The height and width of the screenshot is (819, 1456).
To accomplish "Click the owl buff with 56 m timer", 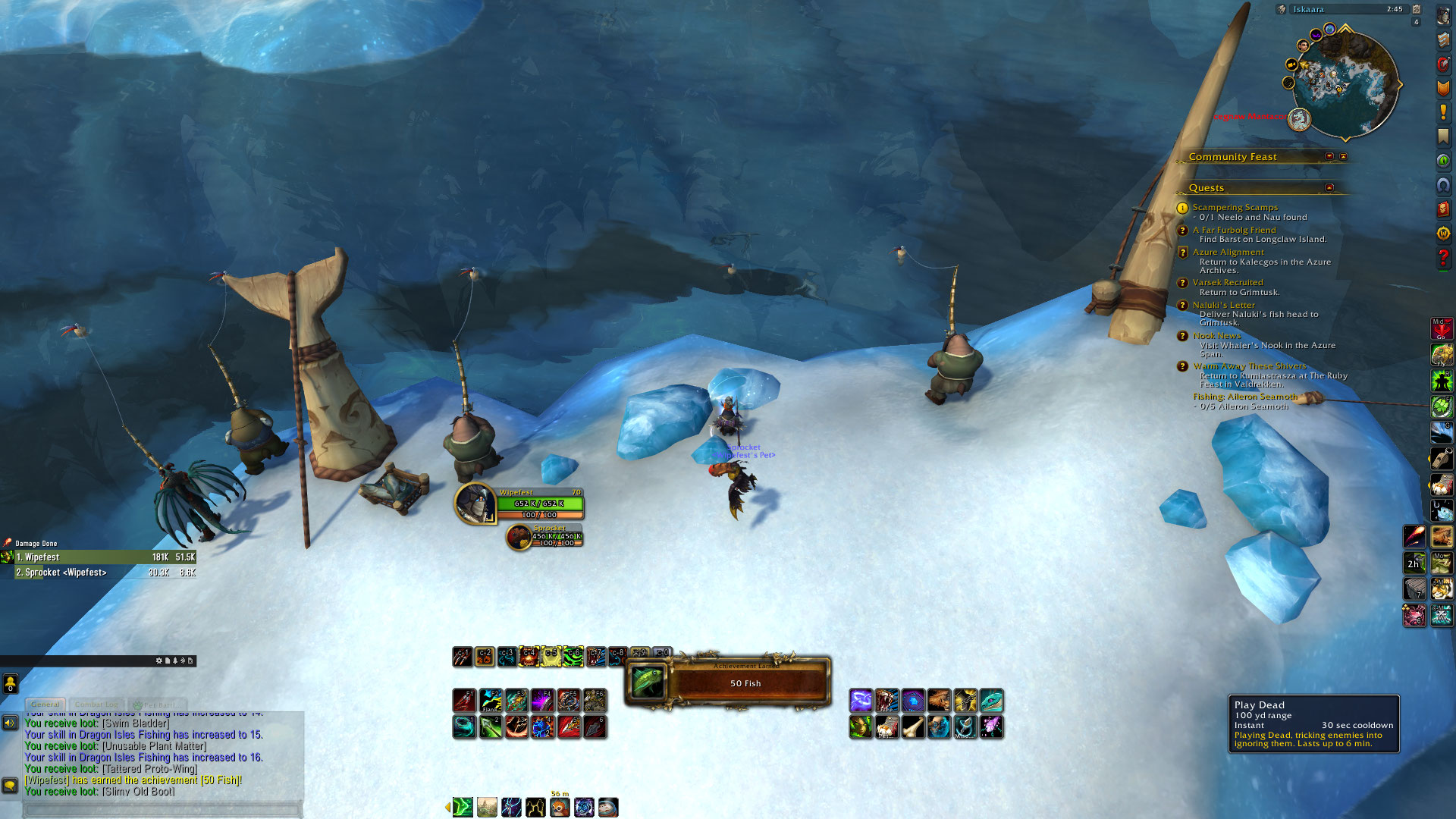I will pos(560,808).
